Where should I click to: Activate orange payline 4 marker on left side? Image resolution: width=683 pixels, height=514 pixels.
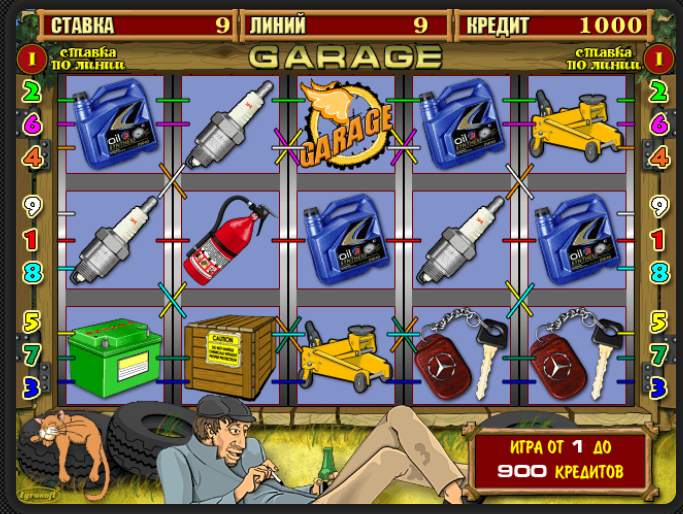[x=31, y=157]
